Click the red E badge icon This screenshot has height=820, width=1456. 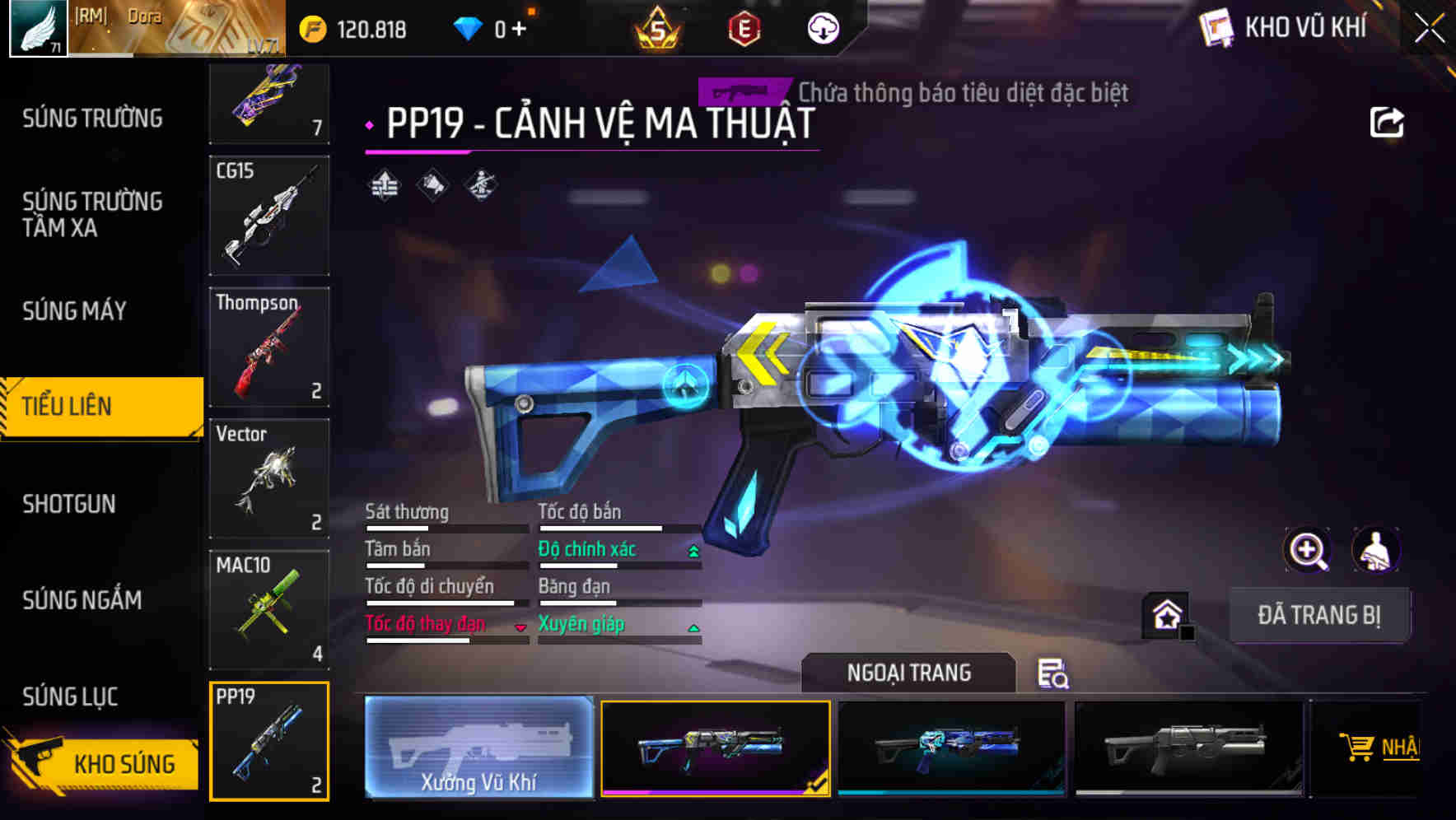pyautogui.click(x=743, y=29)
